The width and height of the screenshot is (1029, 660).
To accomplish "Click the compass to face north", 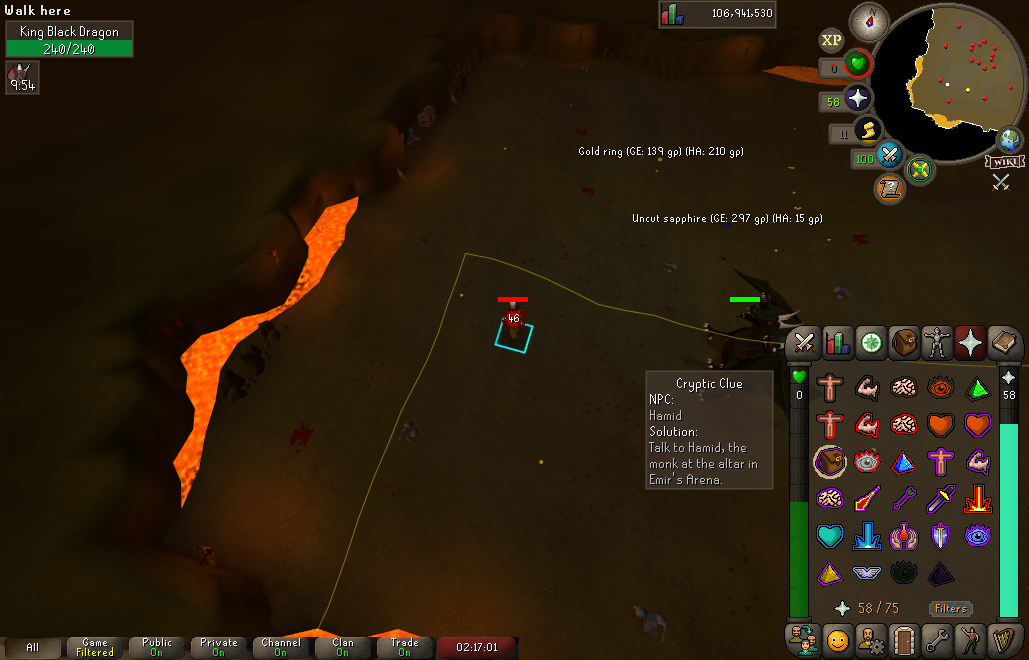I will (x=868, y=21).
